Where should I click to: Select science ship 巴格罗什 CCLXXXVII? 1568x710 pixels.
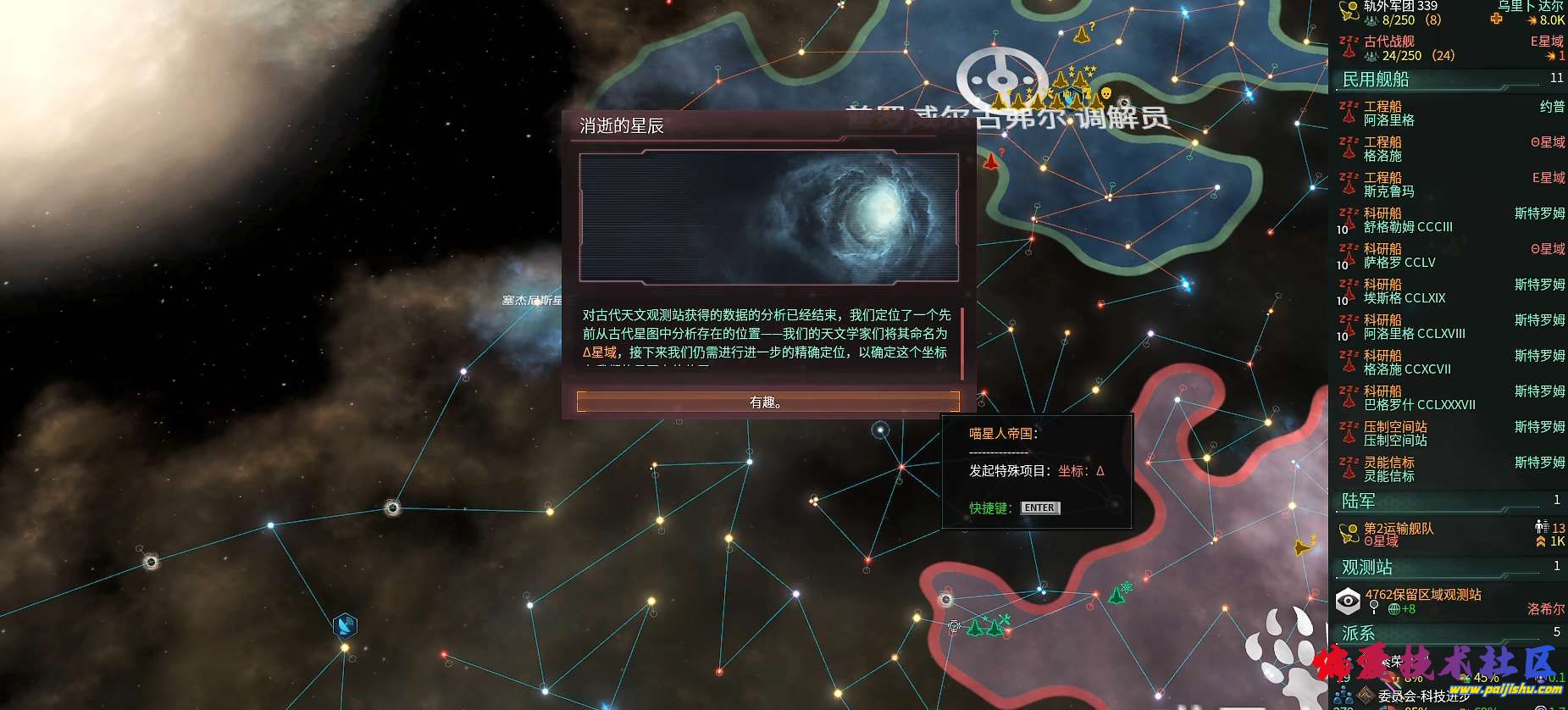tap(1449, 398)
